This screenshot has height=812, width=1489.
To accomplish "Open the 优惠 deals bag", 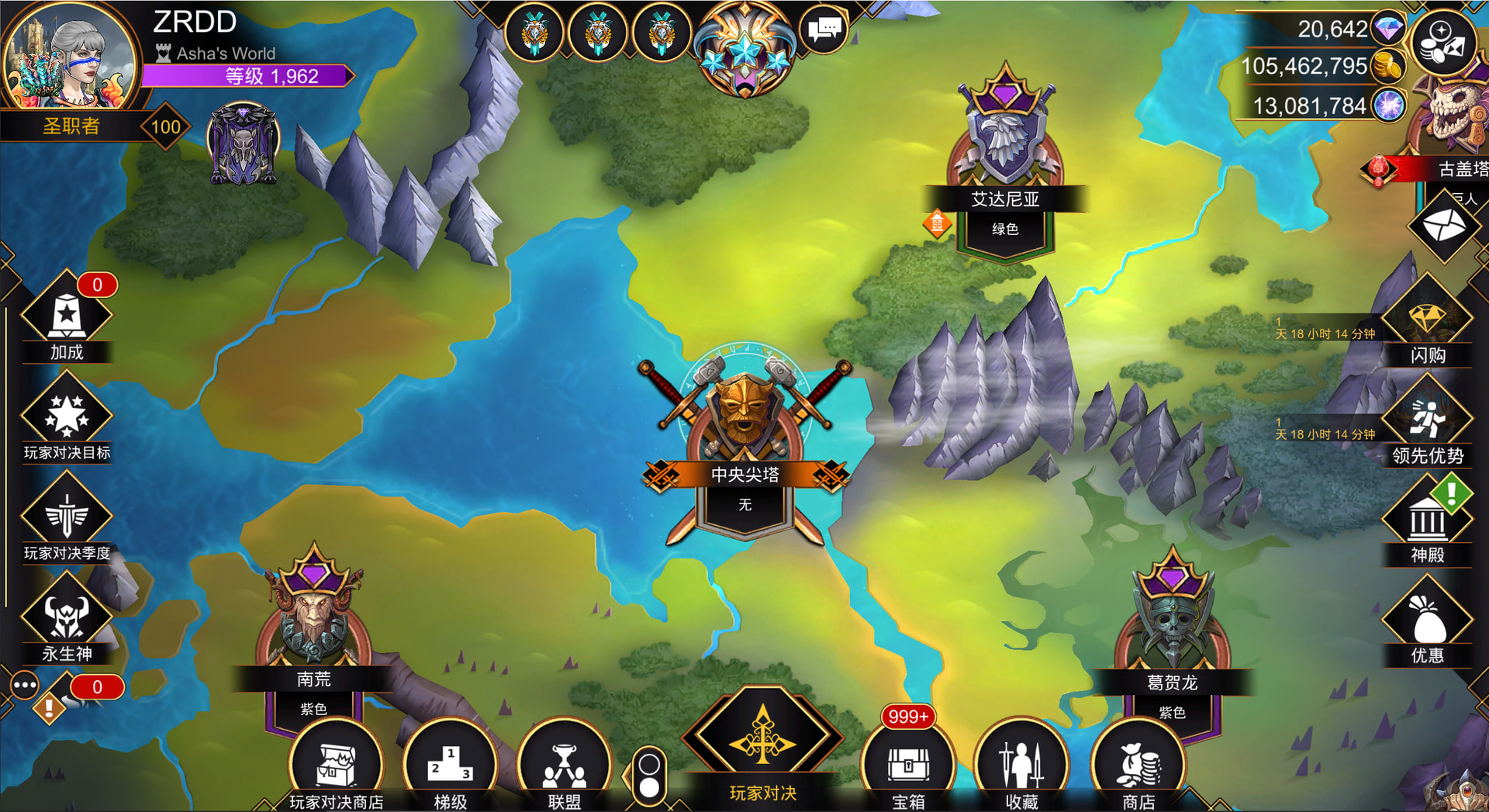I will (1427, 620).
